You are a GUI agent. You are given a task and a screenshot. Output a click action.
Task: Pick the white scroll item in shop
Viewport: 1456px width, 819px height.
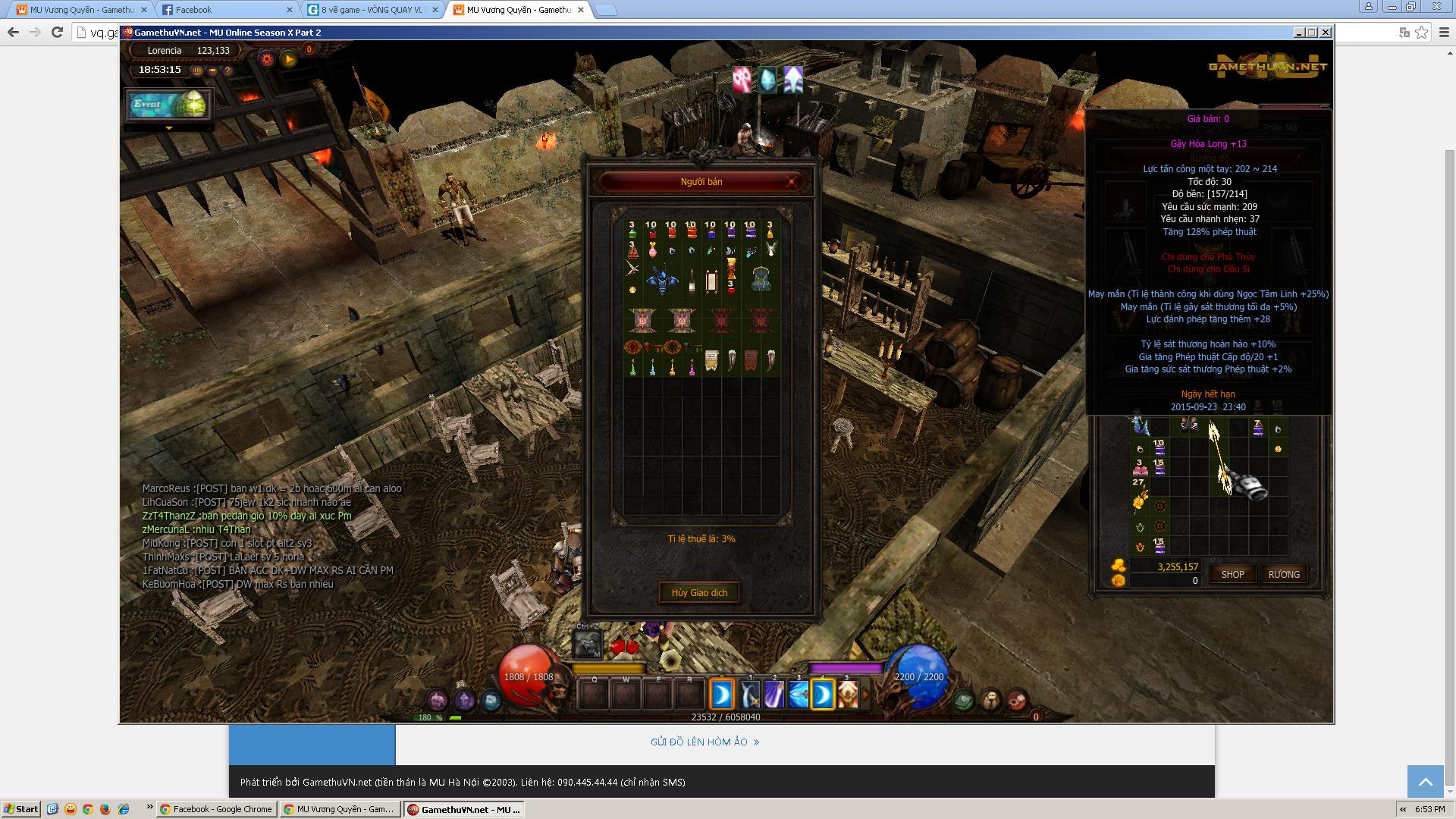coord(711,282)
